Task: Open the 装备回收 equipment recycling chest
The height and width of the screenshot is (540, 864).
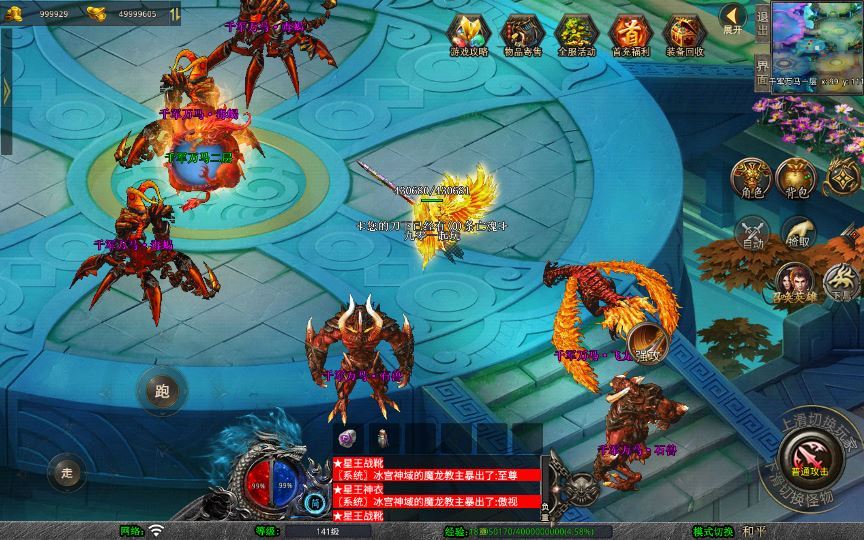Action: [x=684, y=34]
